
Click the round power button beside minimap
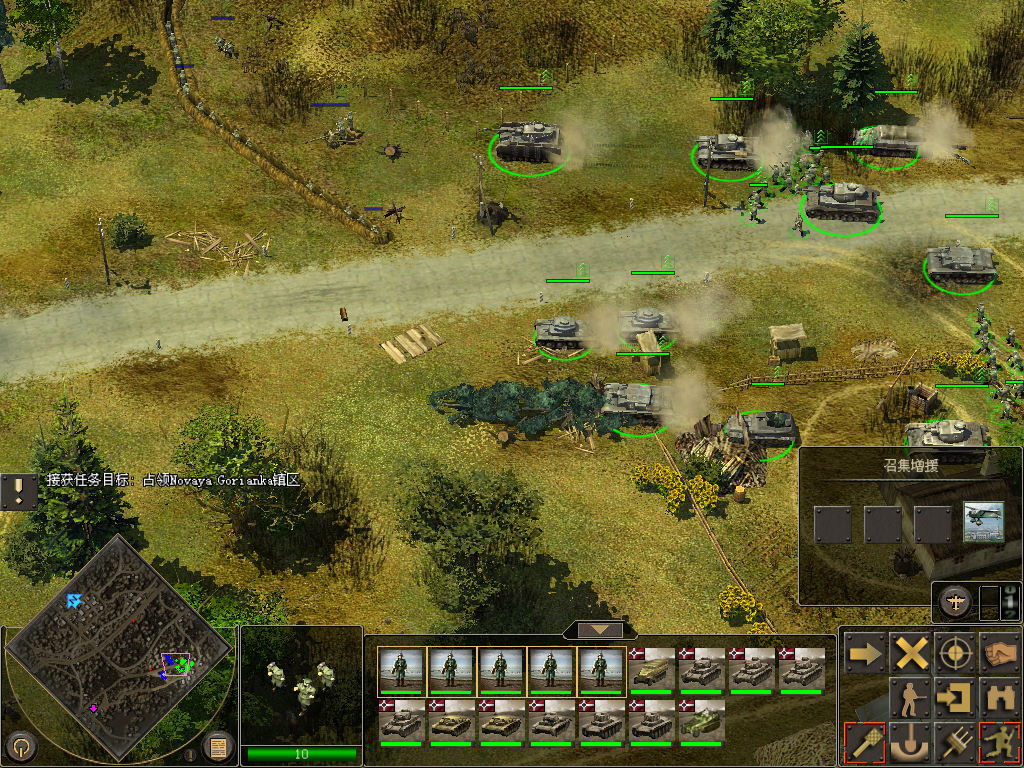point(21,746)
